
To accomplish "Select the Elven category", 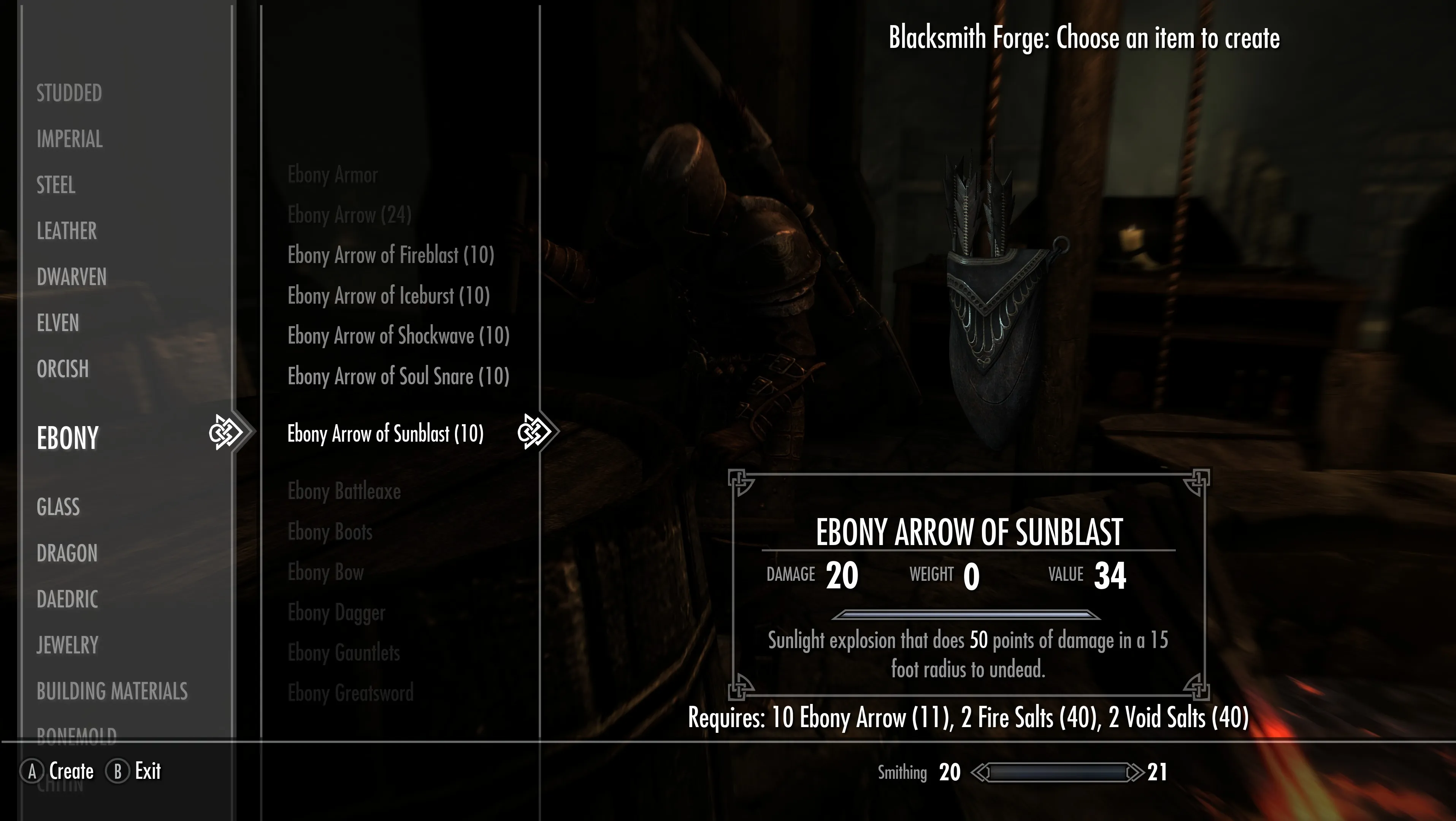I will tap(58, 323).
